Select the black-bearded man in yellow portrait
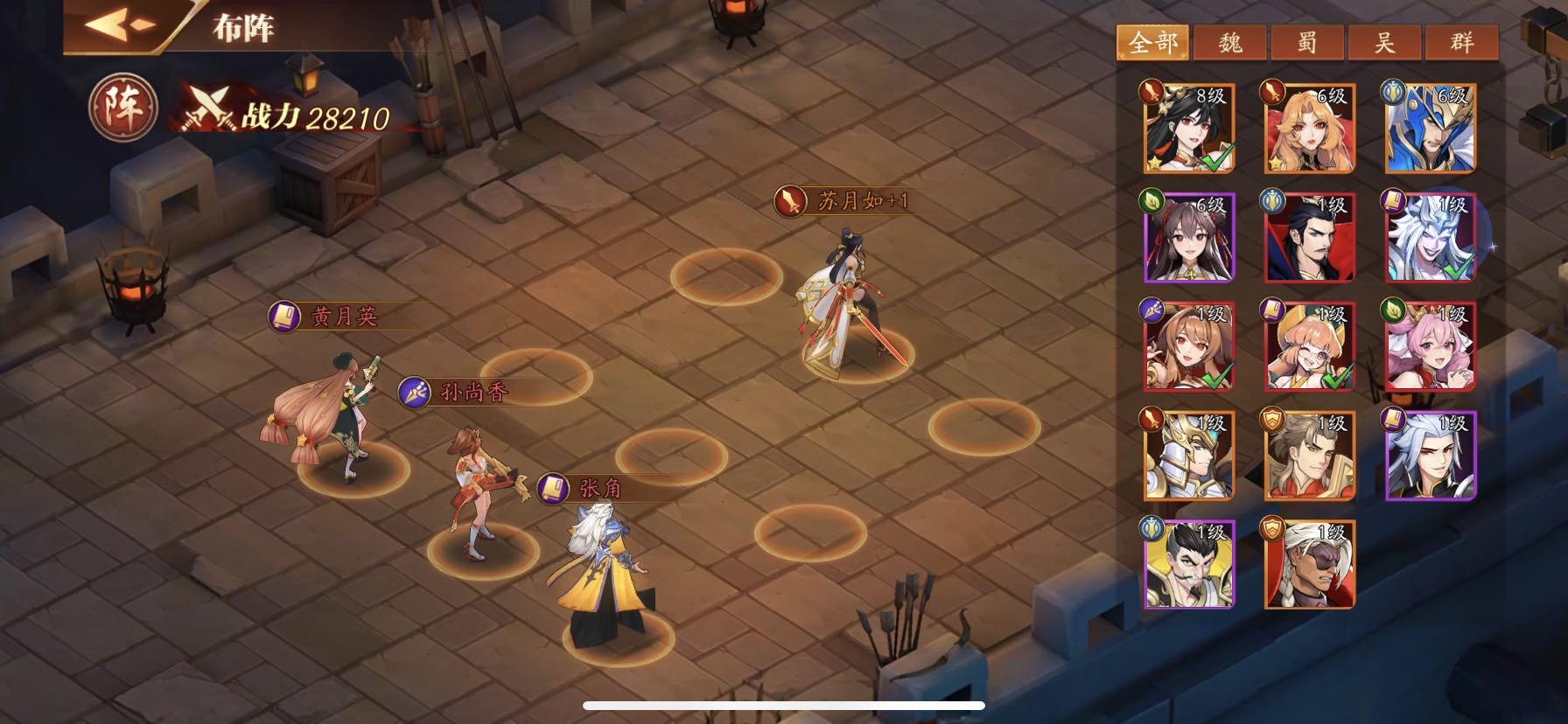This screenshot has width=1568, height=724. pyautogui.click(x=1189, y=565)
